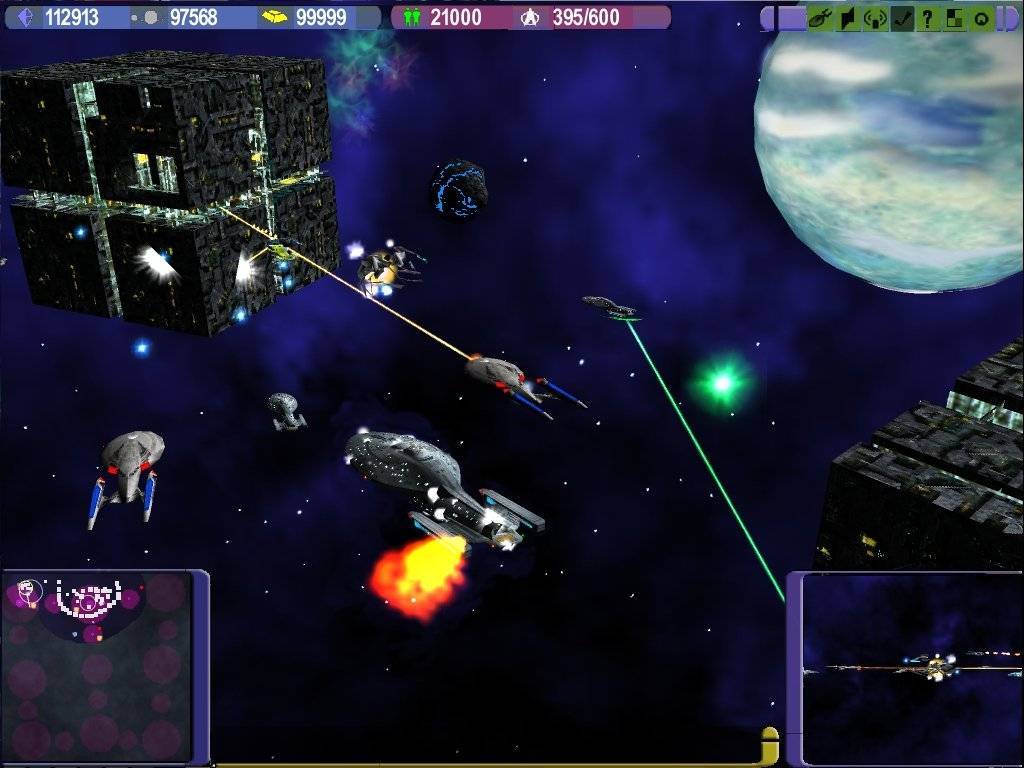The height and width of the screenshot is (768, 1024).
Task: Click the cinematic view window
Action: [912, 668]
